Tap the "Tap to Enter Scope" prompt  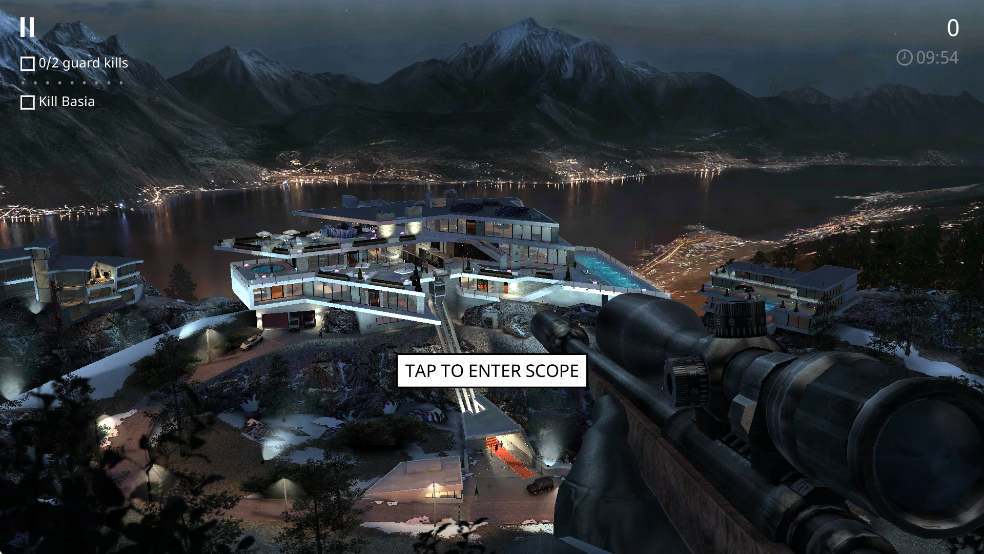tap(492, 371)
